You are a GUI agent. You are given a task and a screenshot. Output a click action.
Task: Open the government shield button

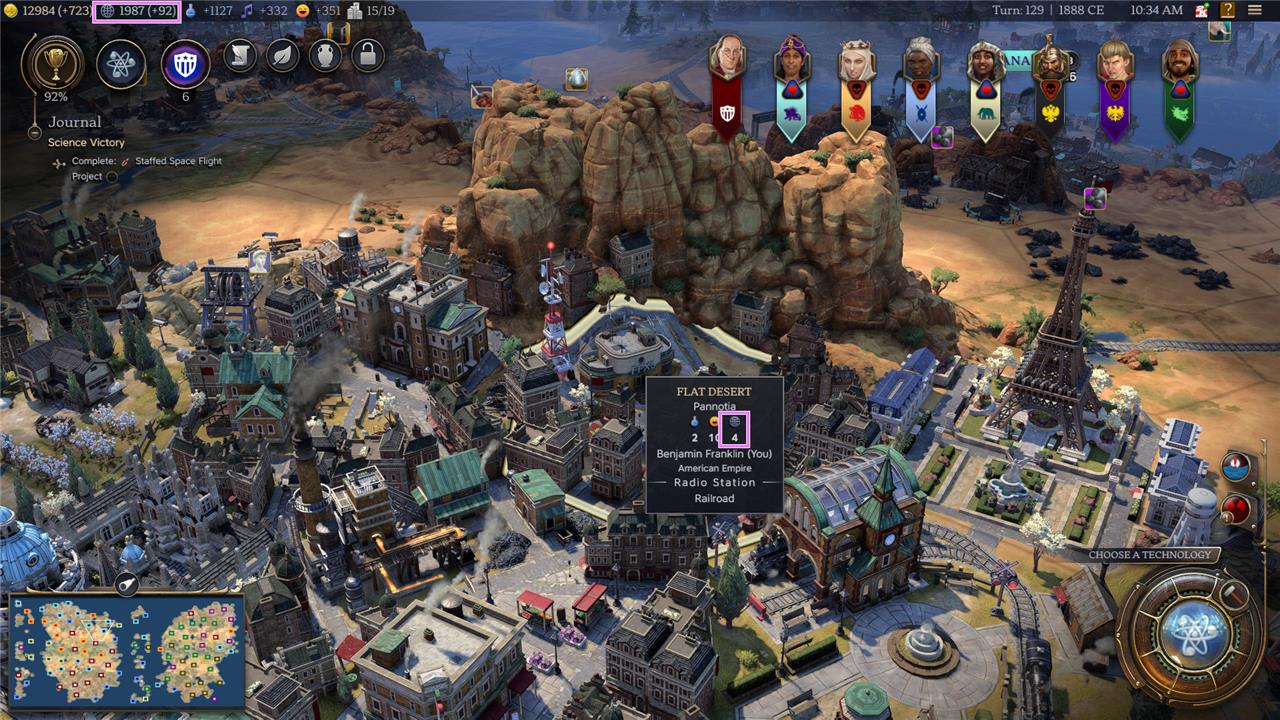[x=185, y=65]
